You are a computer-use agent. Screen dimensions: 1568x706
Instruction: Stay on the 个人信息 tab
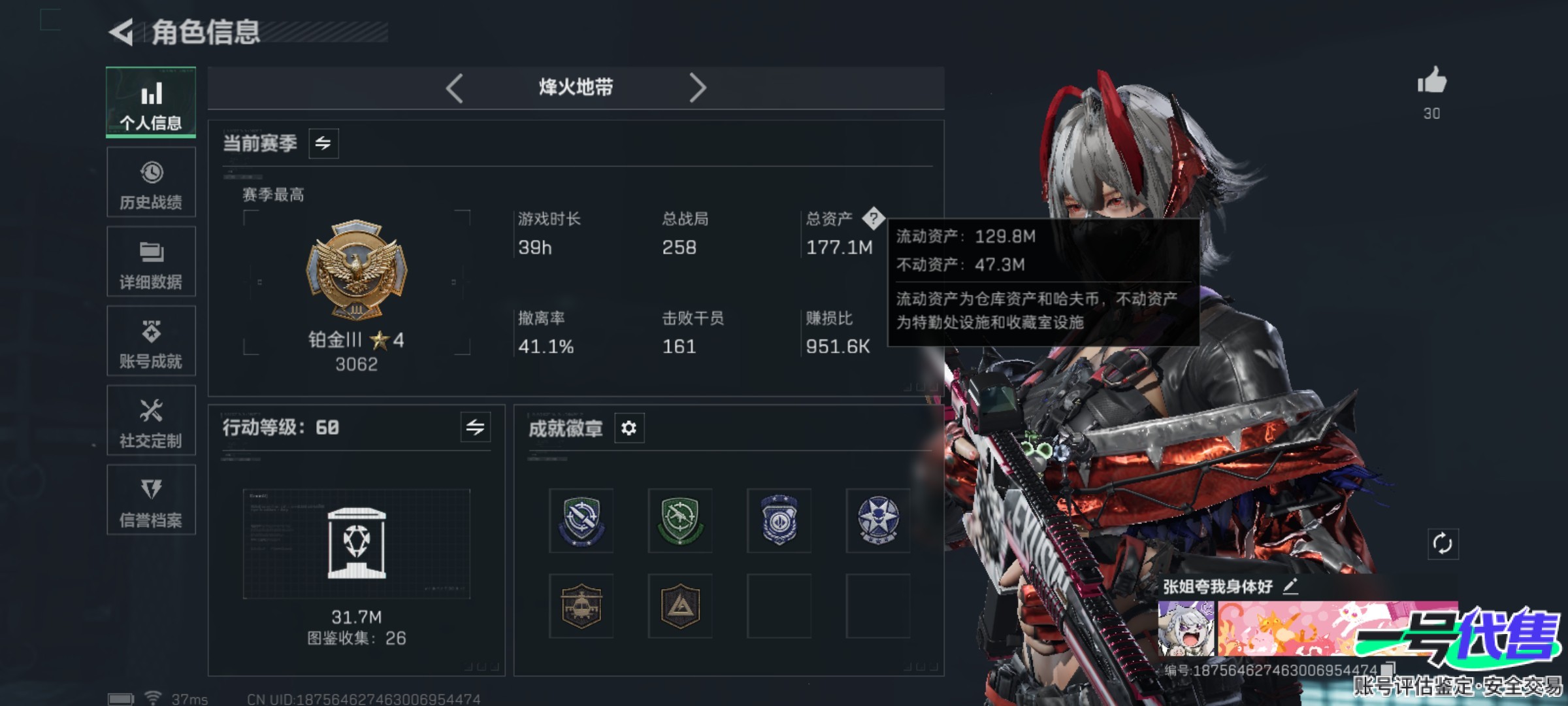pyautogui.click(x=151, y=103)
